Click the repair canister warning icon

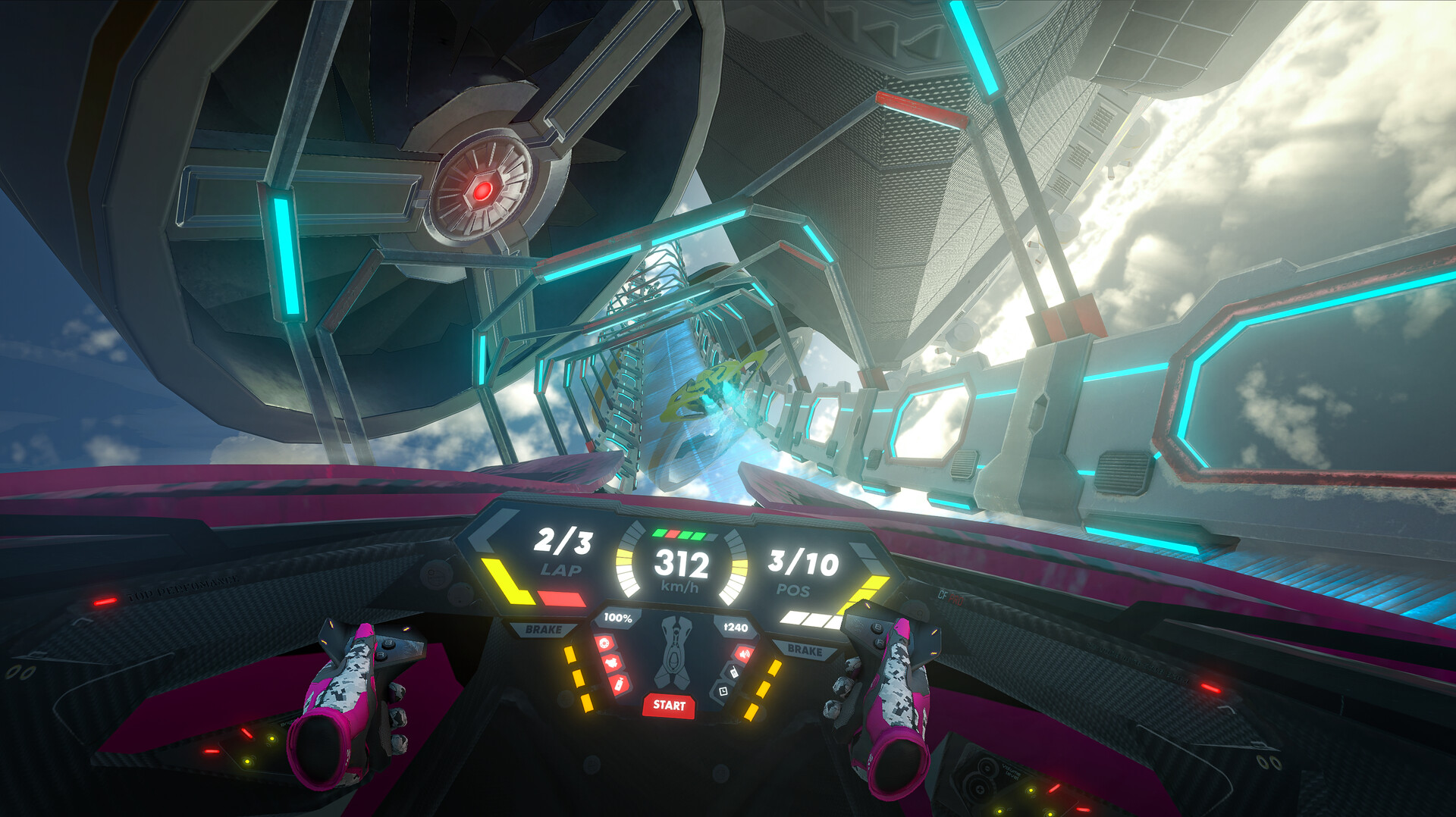point(619,684)
